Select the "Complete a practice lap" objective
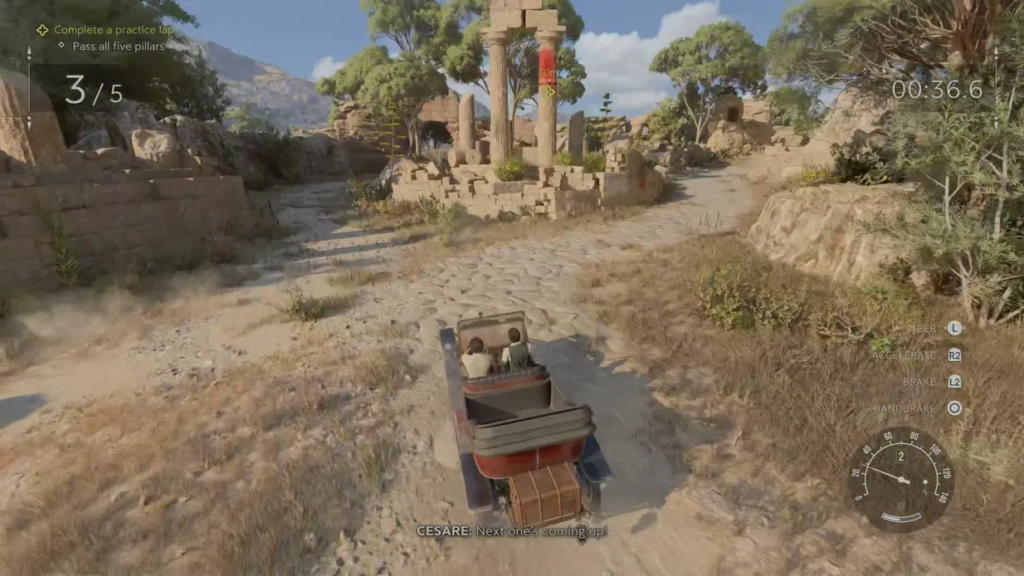1024x576 pixels. point(112,30)
